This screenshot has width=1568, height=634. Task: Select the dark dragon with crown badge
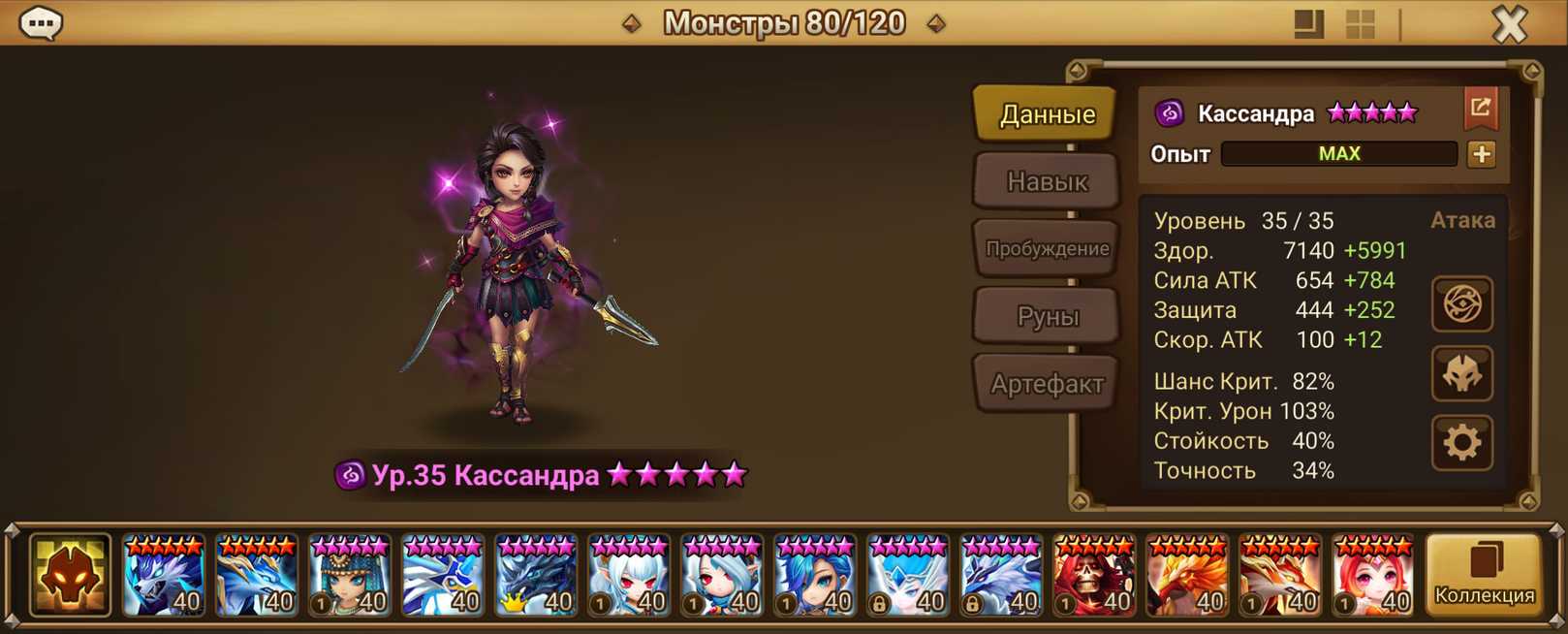[535, 576]
